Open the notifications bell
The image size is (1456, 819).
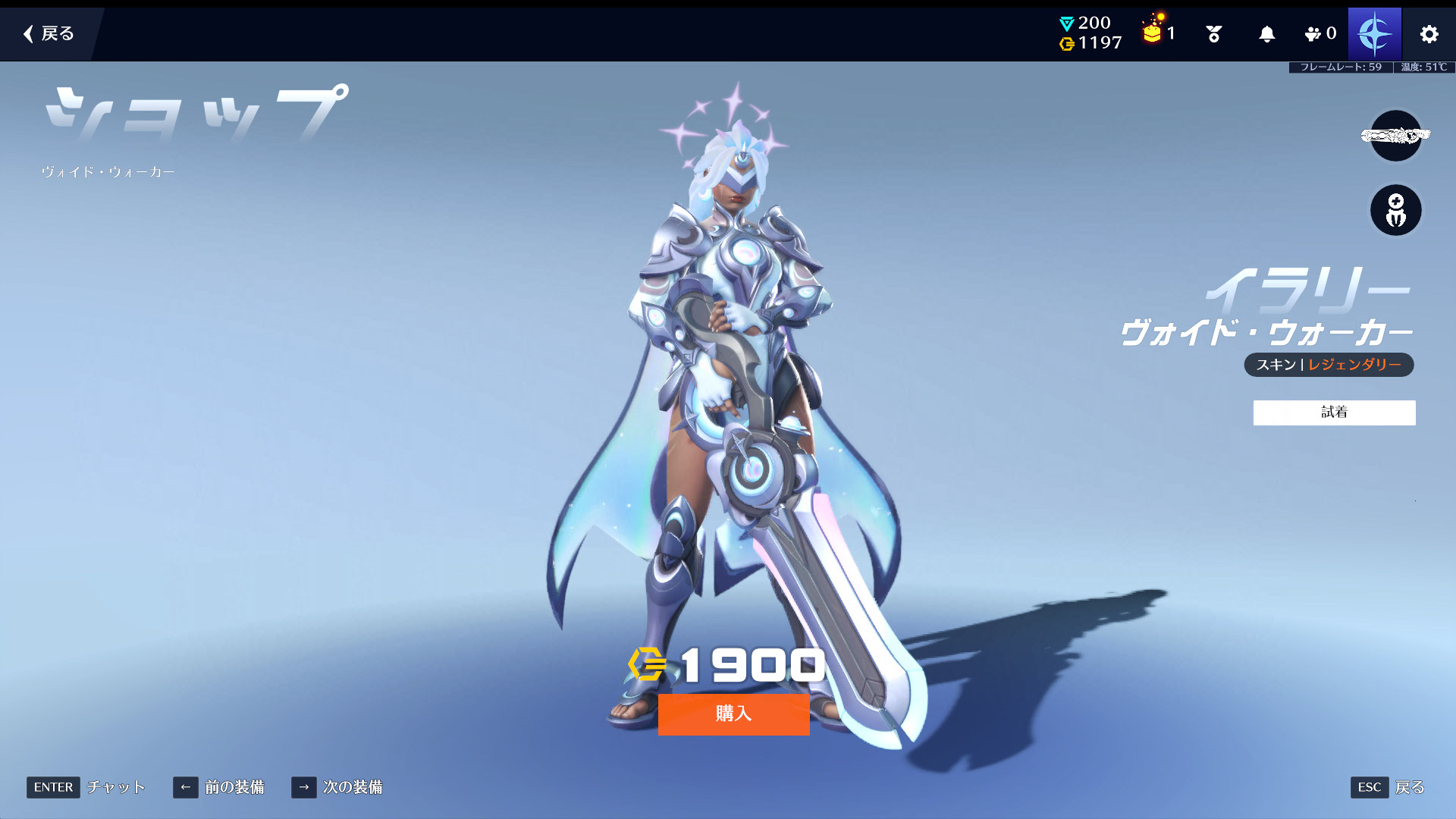pos(1266,34)
